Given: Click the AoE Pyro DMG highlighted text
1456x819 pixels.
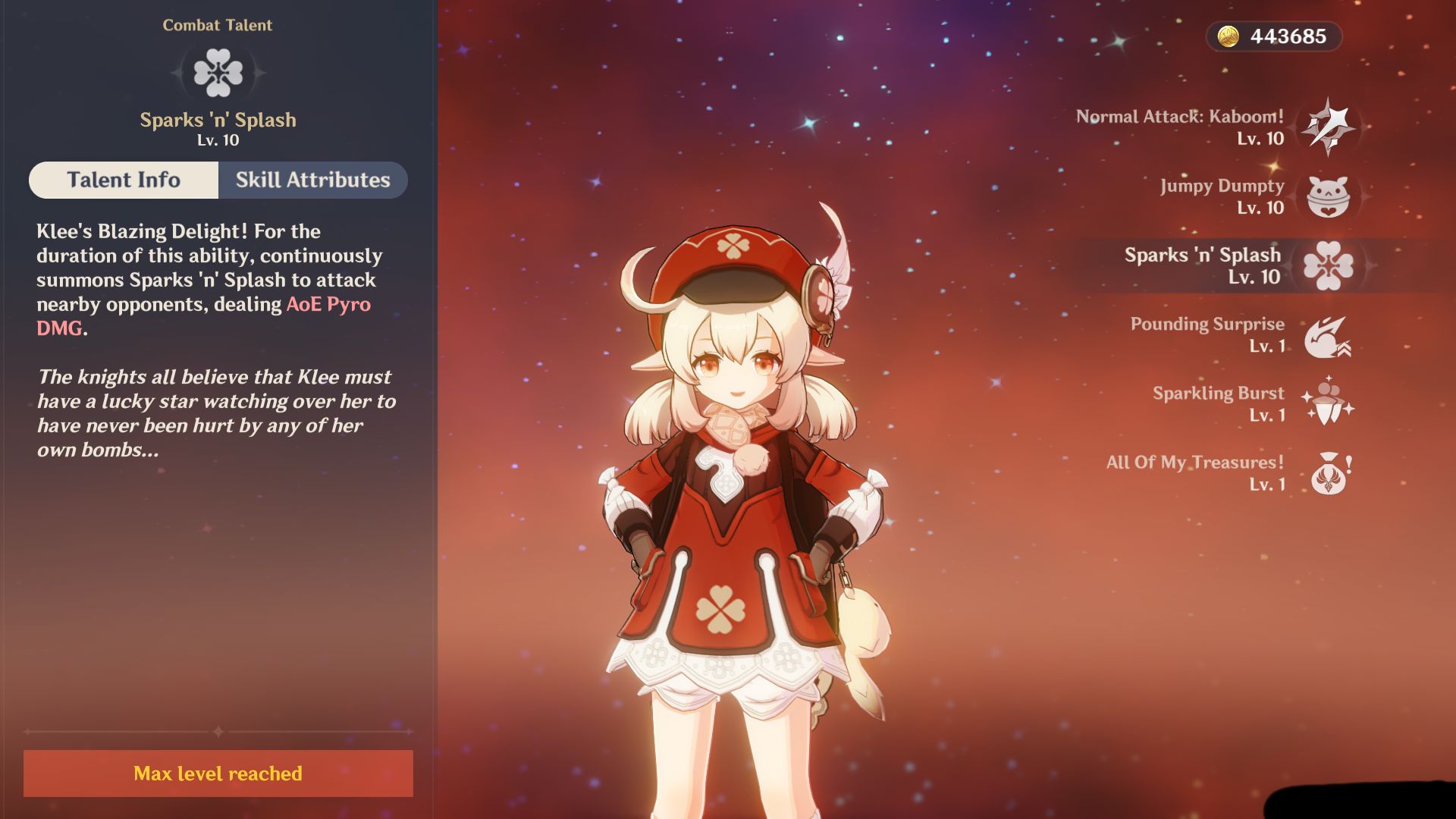Looking at the screenshot, I should point(328,306).
